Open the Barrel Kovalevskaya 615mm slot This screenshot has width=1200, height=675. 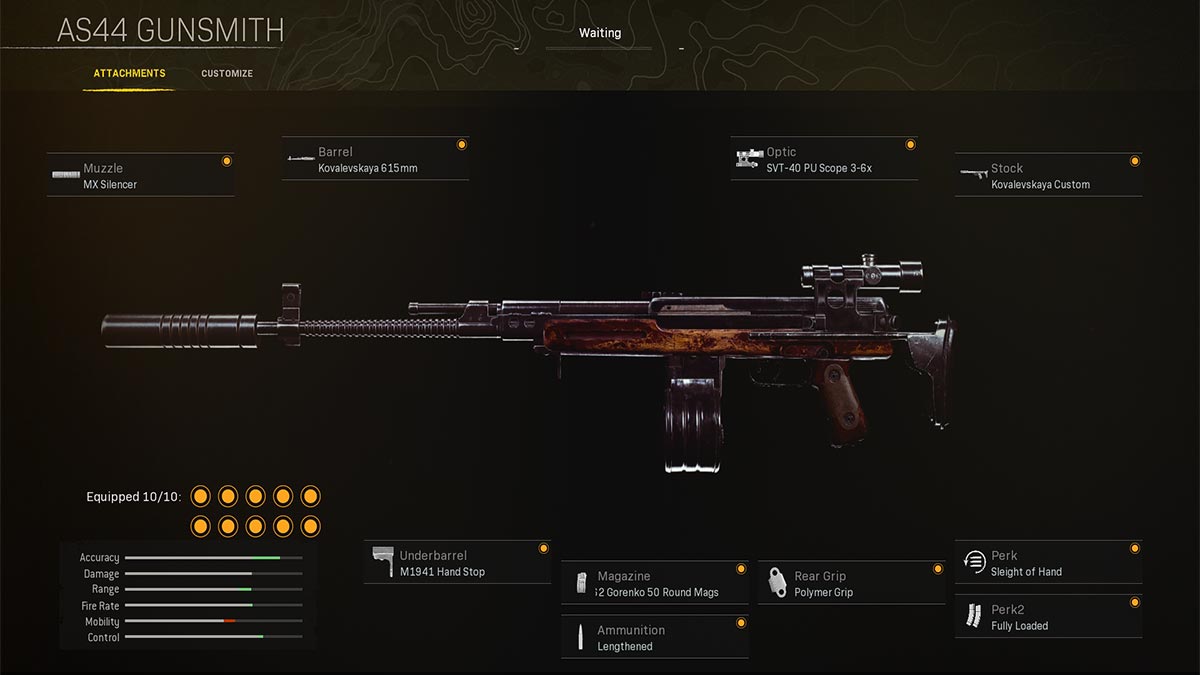click(x=375, y=160)
